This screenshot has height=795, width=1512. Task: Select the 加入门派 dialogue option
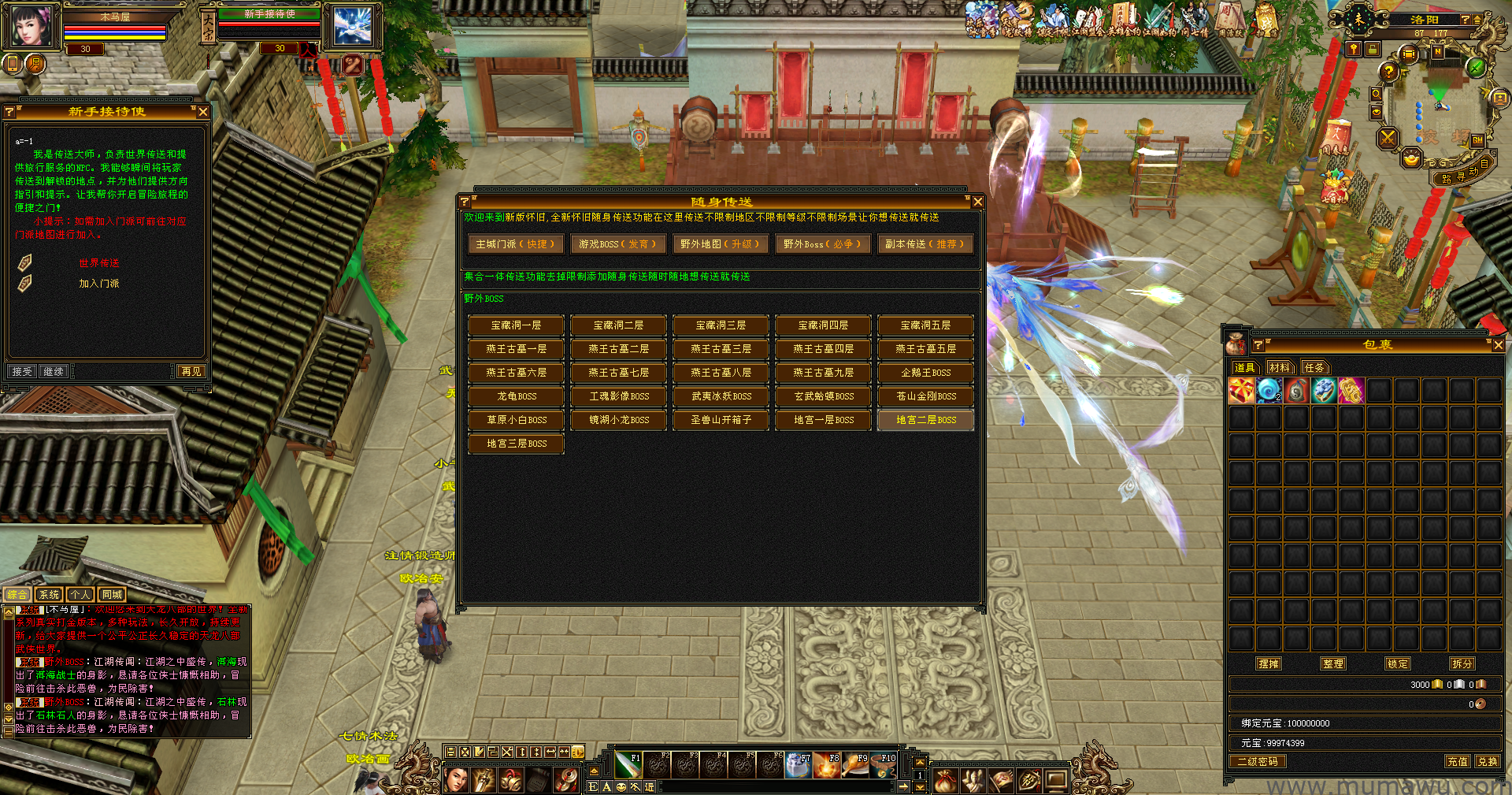click(x=99, y=284)
